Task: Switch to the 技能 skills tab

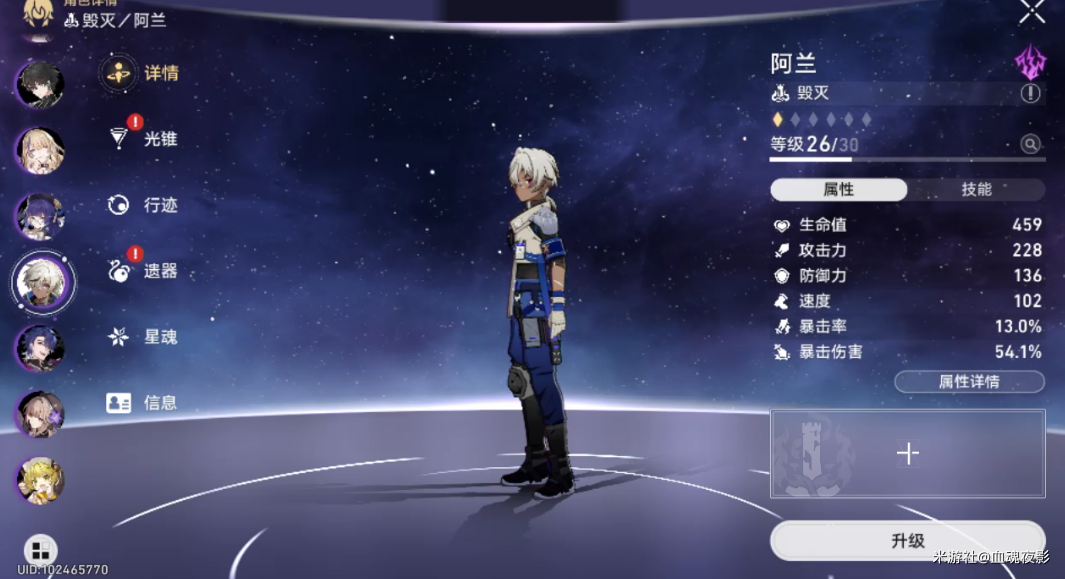Action: click(976, 190)
